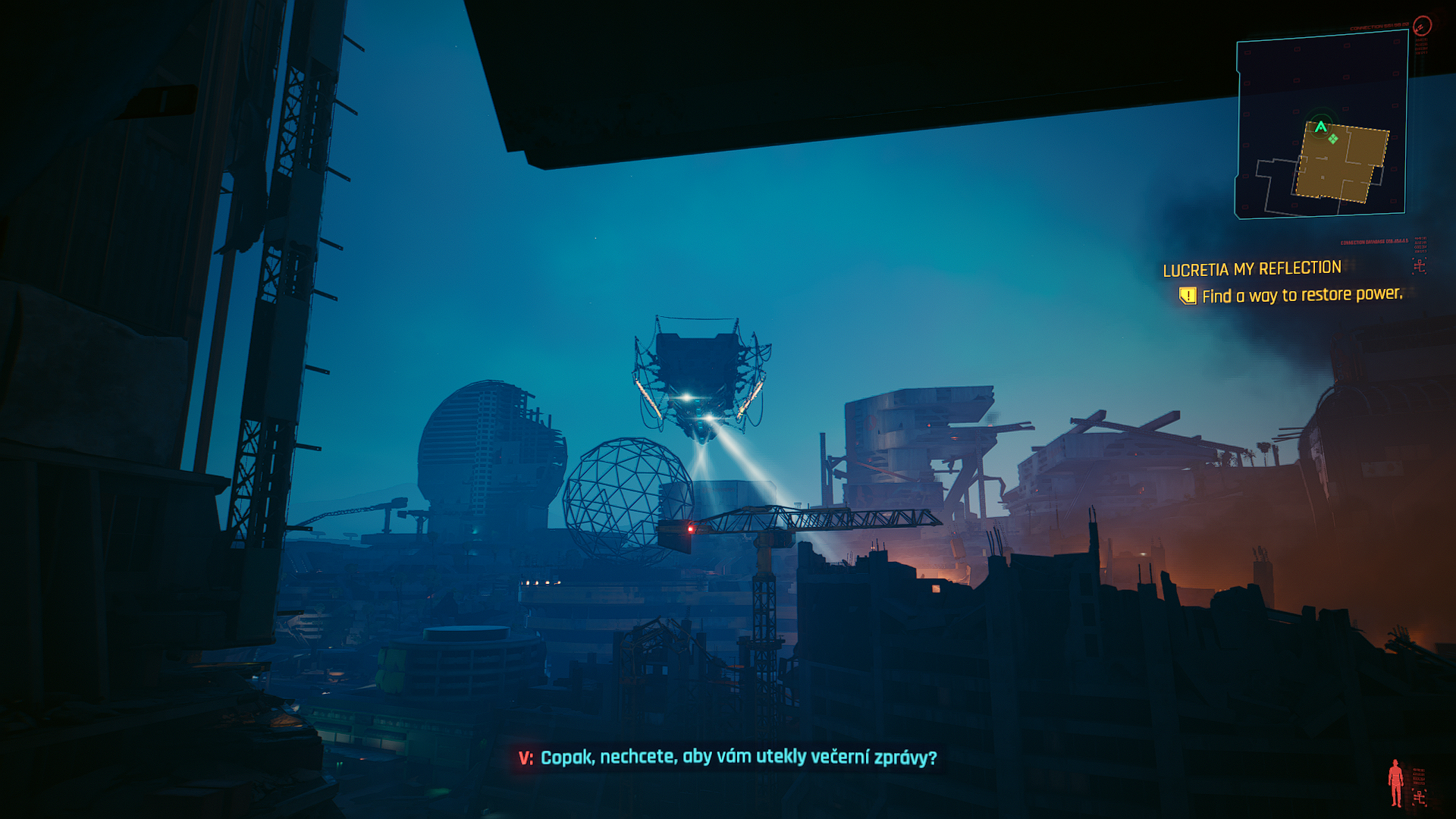Screen dimensions: 1456x819
Task: Click the 'Find a way to restore power' objective
Action: pyautogui.click(x=1302, y=295)
